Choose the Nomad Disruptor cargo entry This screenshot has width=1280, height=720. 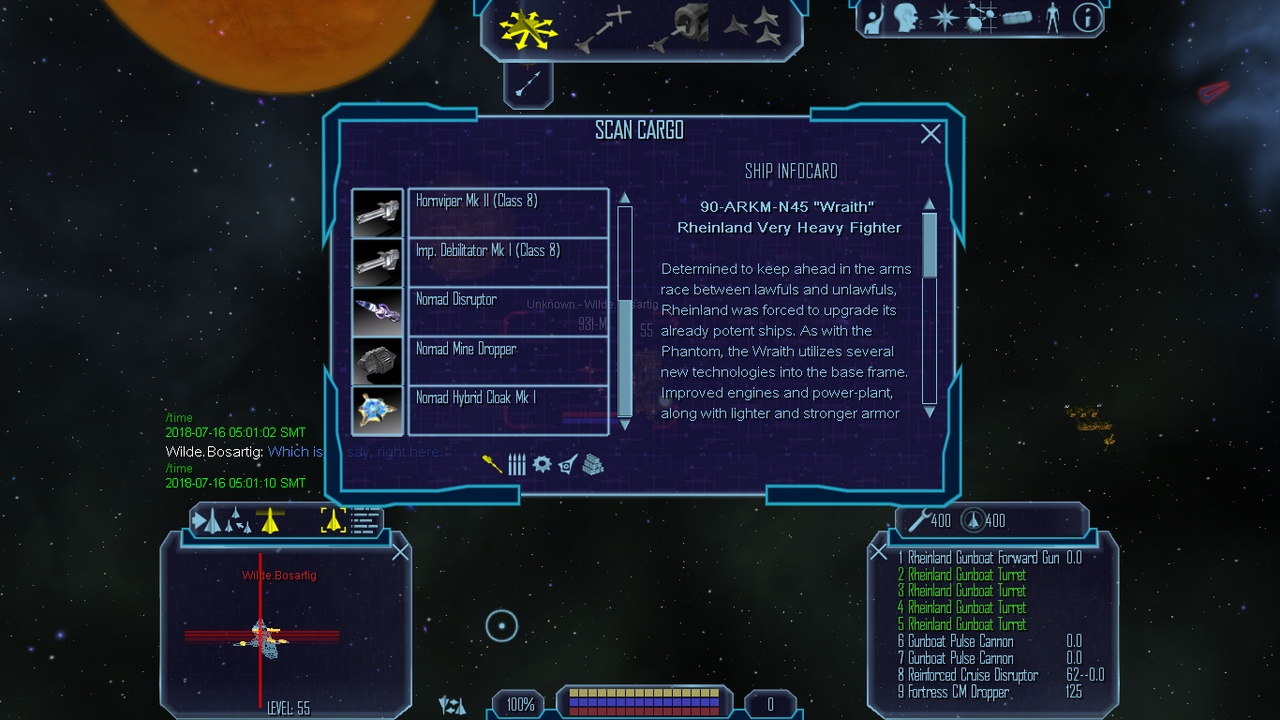tap(508, 311)
